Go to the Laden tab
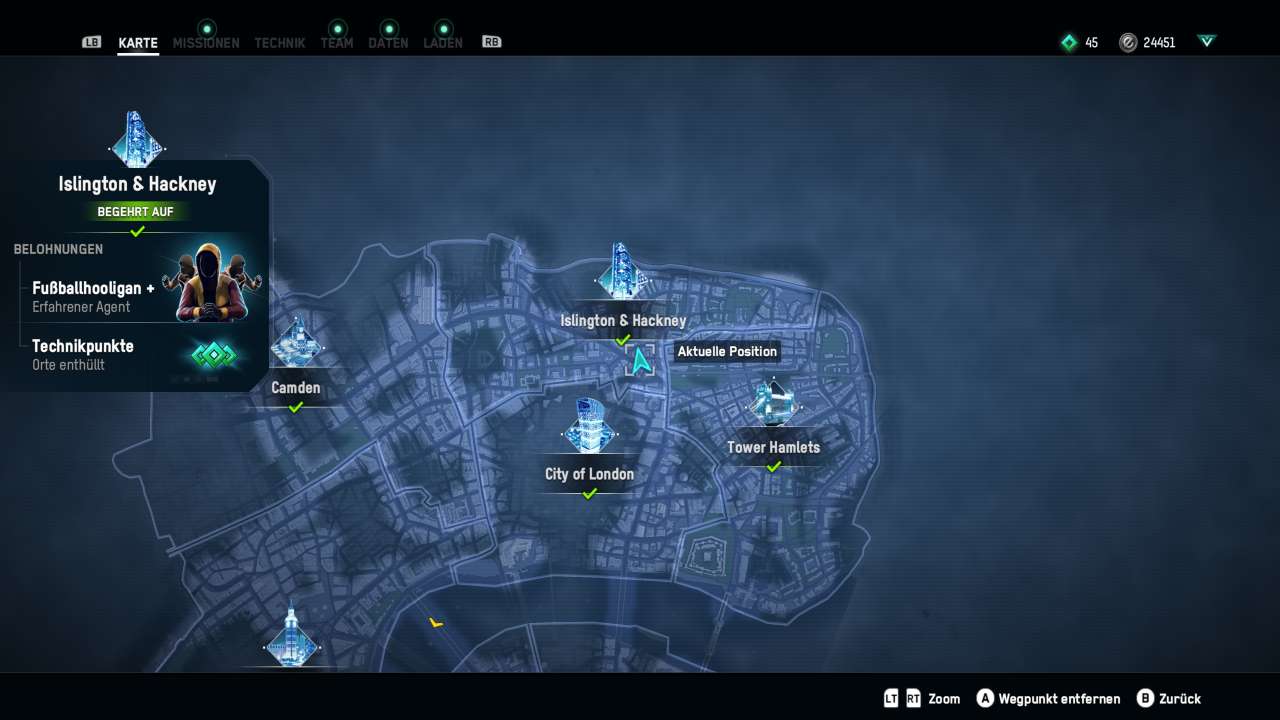Viewport: 1280px width, 720px height. pos(443,43)
